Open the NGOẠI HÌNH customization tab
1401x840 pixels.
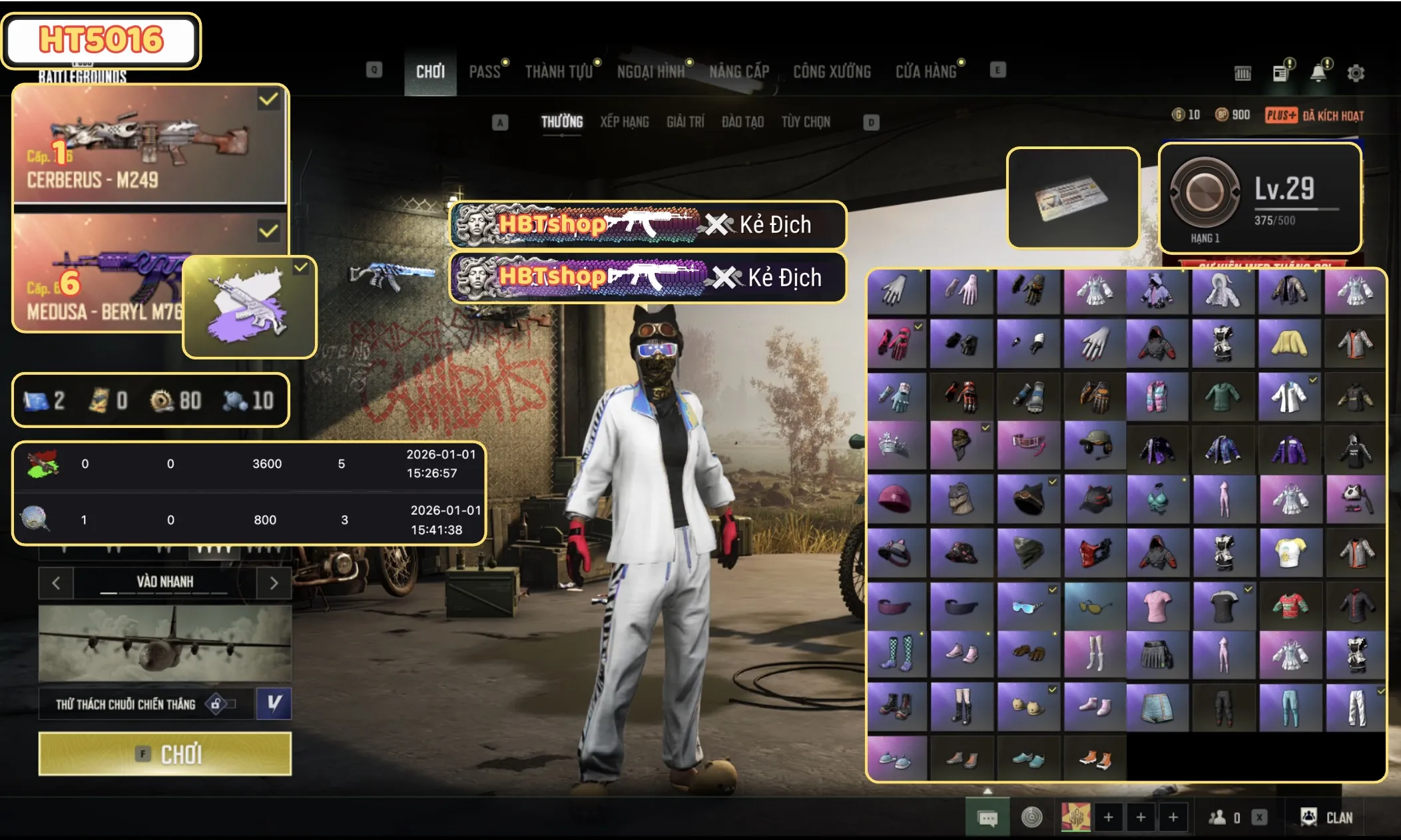pos(651,71)
